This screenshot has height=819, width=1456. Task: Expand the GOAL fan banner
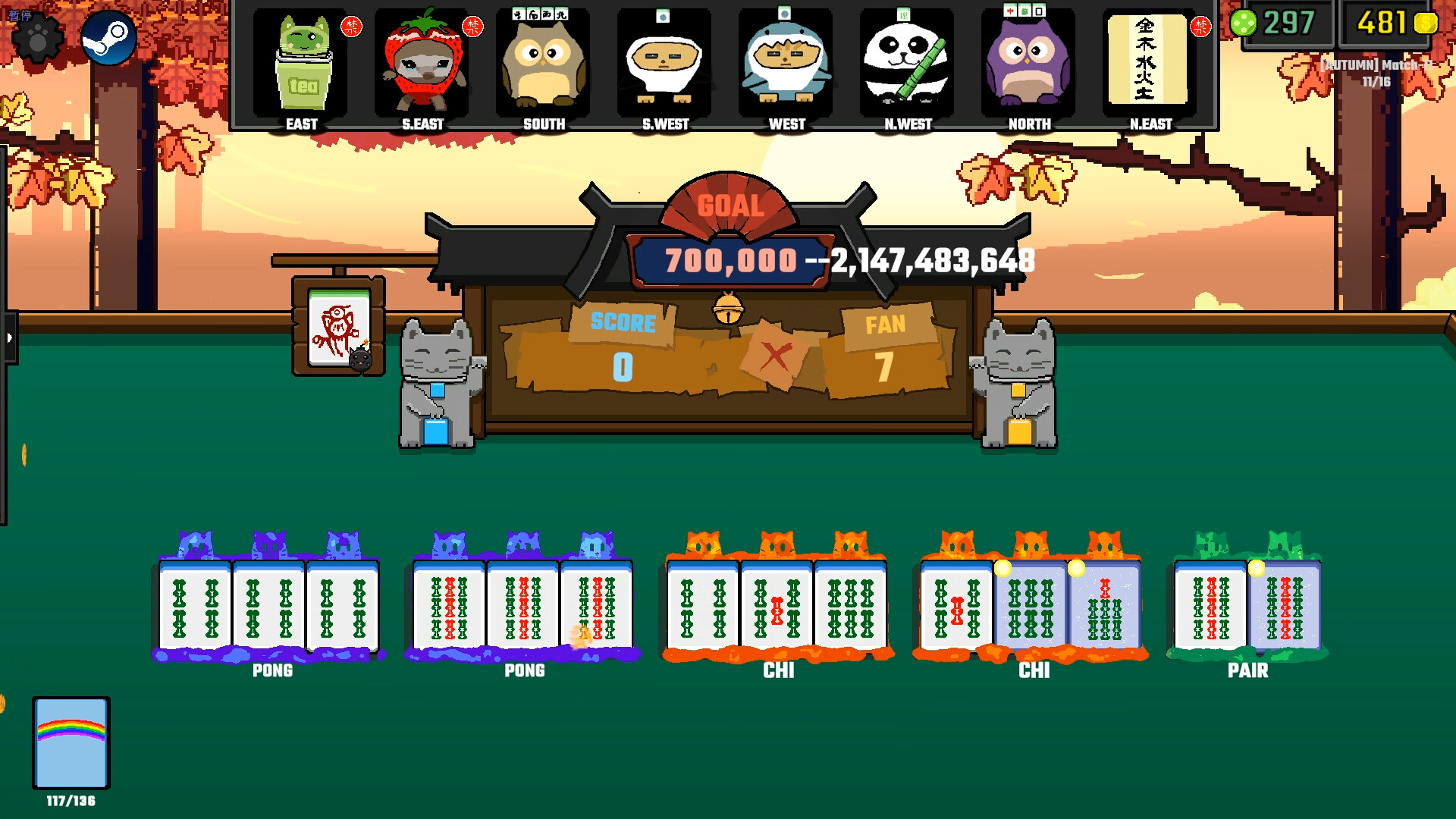[730, 203]
